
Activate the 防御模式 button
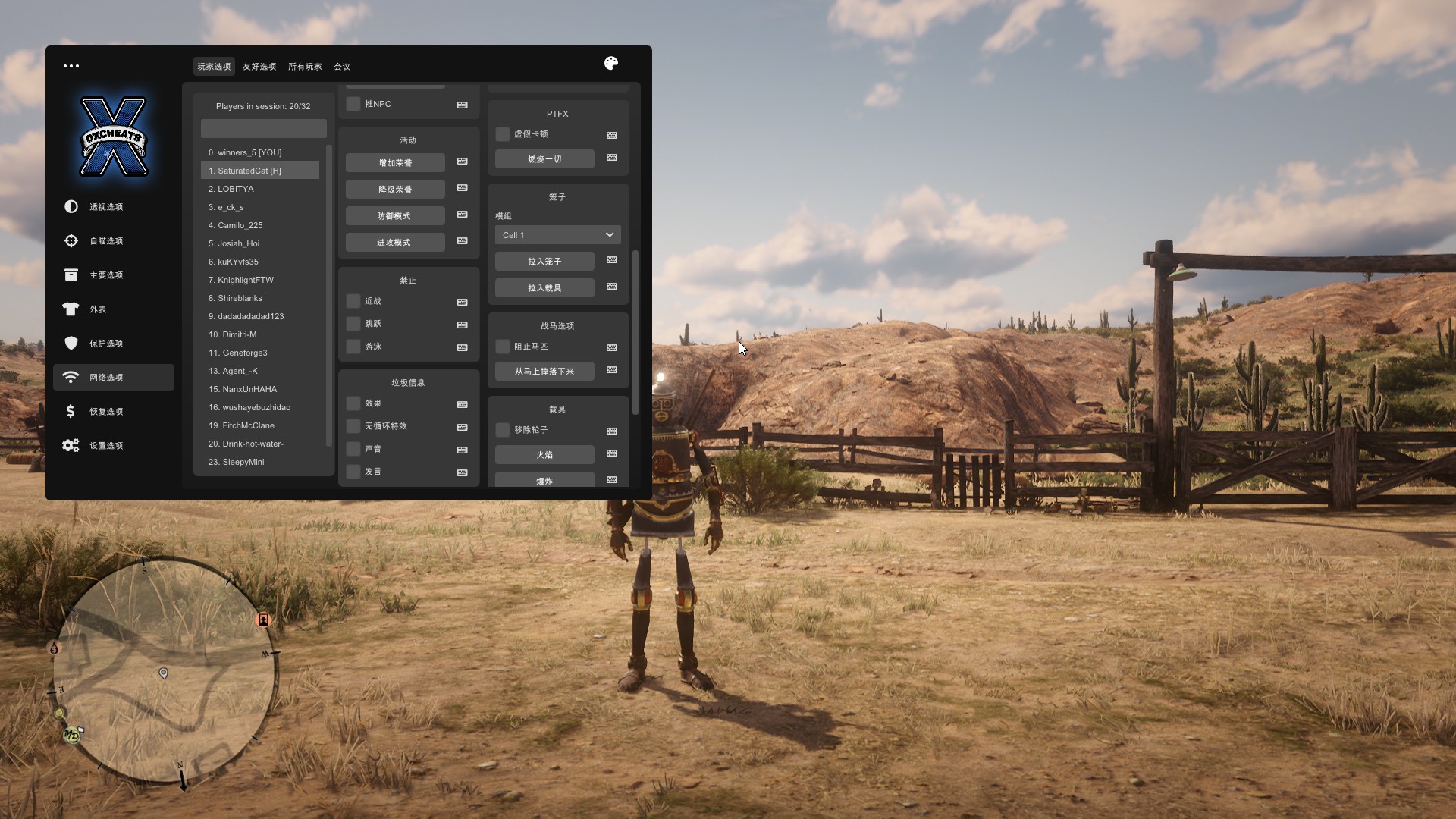[x=395, y=216]
